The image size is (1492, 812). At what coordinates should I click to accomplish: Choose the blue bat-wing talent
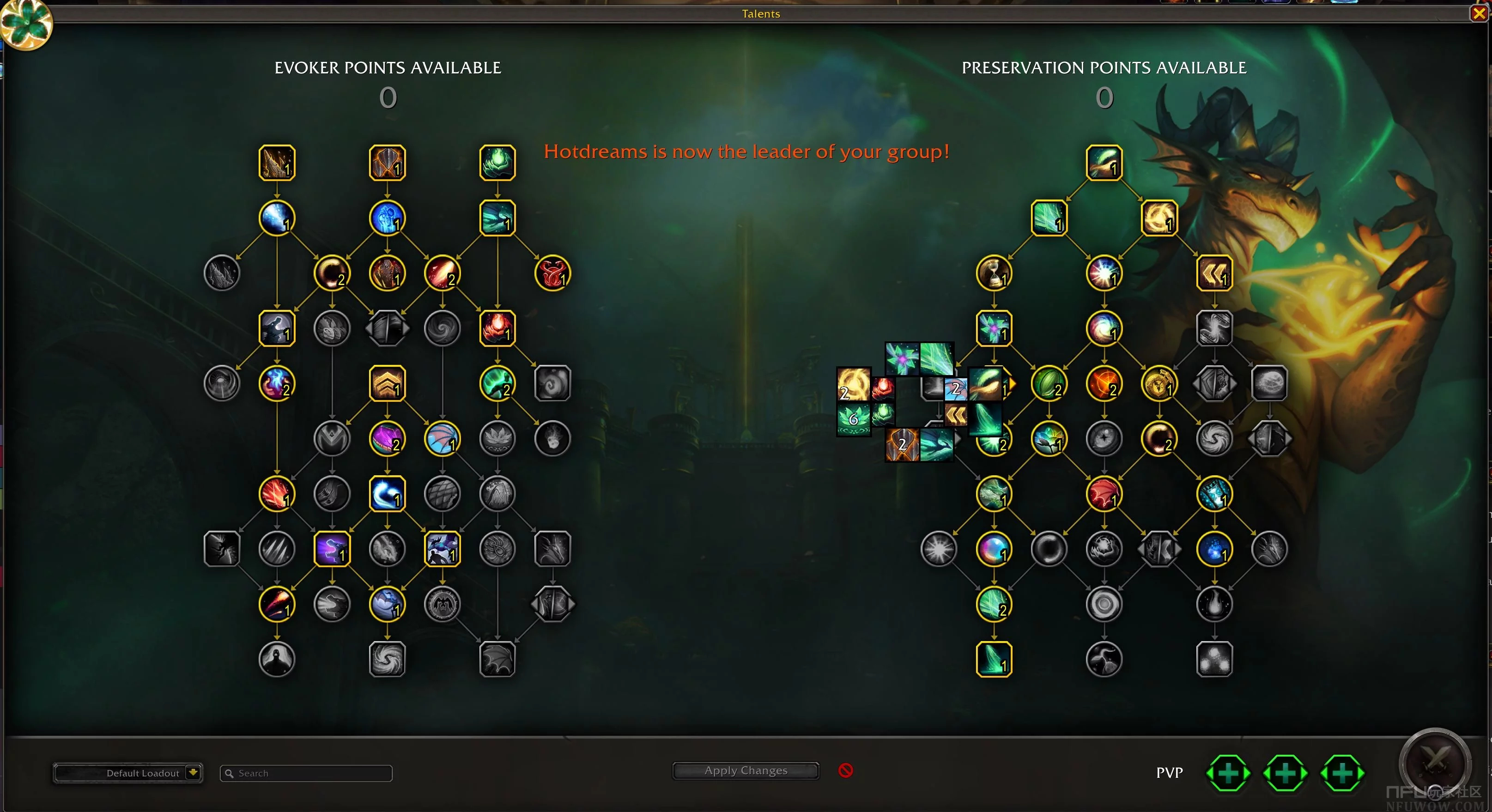click(442, 438)
